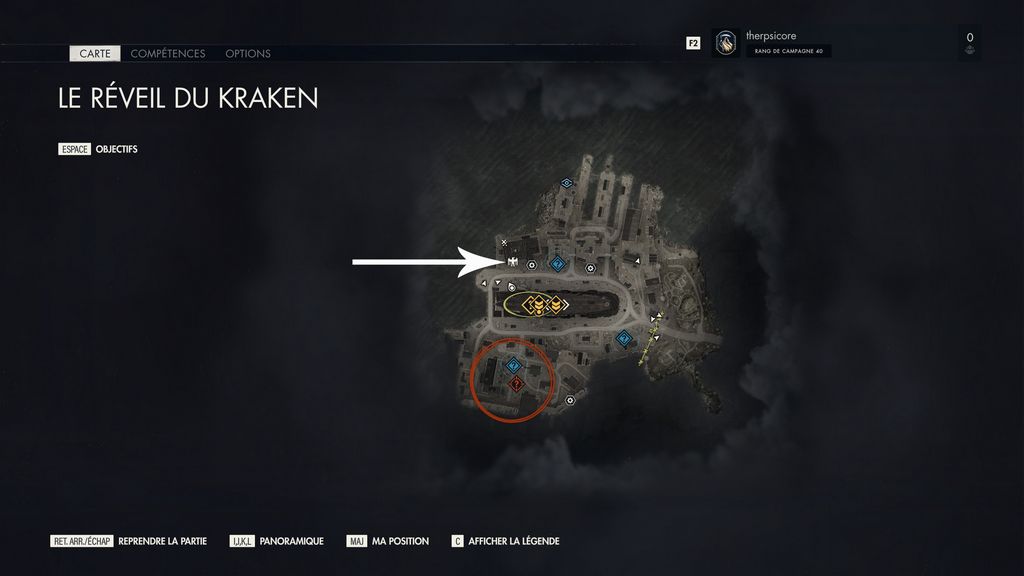Open therpsicore's player profile badge
Viewport: 1024px width, 576px height.
click(x=727, y=43)
